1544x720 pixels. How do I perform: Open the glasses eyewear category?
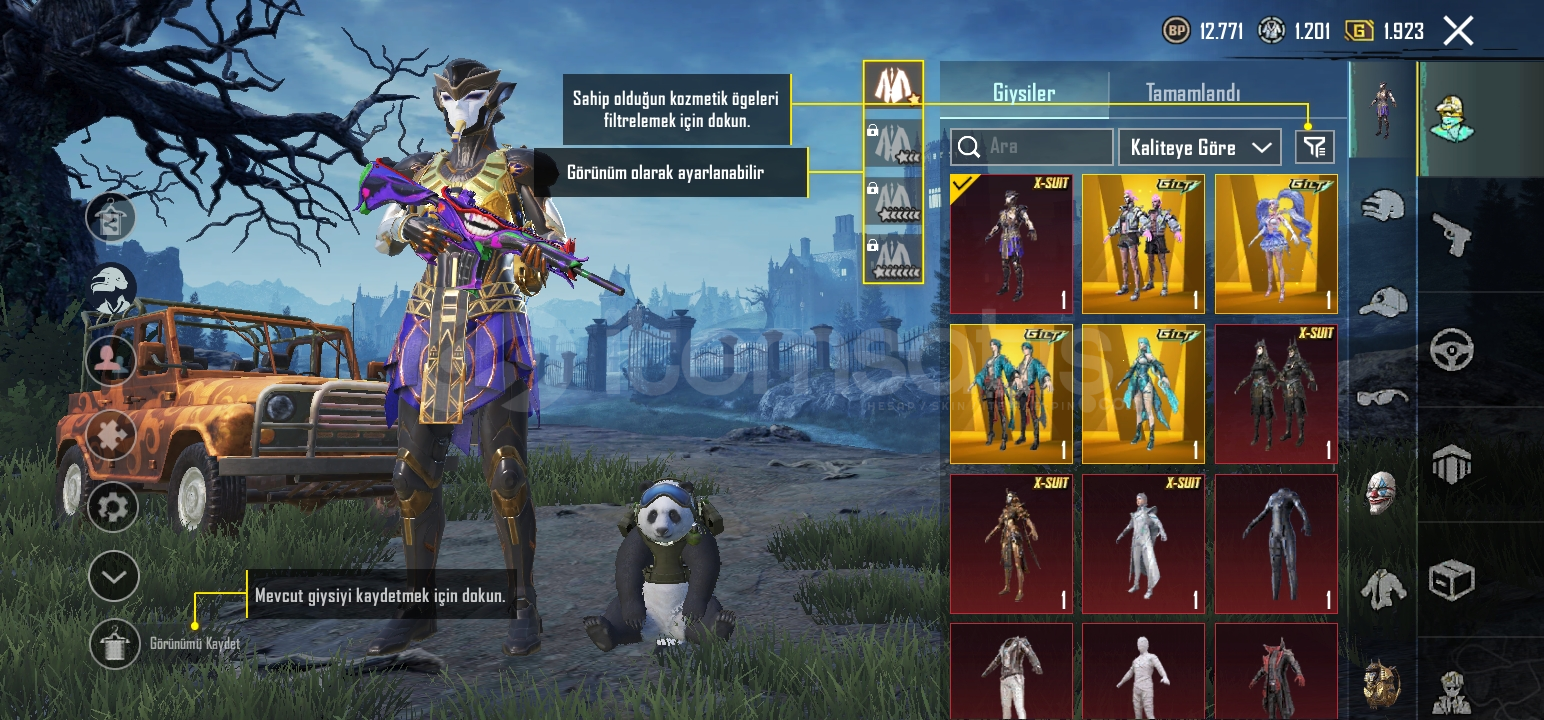tap(1383, 397)
